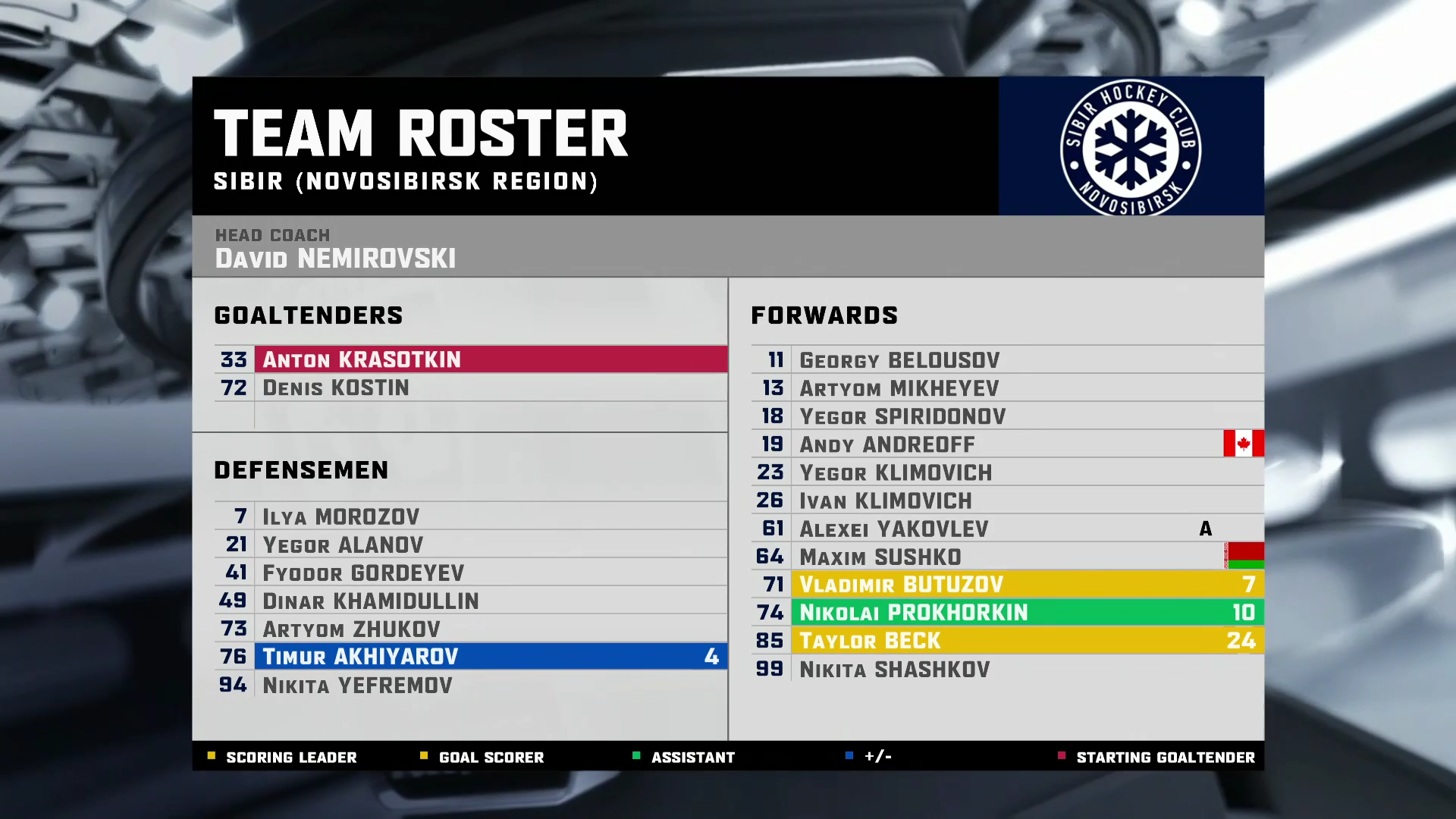The image size is (1456, 819).
Task: Click the Sibir Hockey Club logo
Action: point(1130,147)
